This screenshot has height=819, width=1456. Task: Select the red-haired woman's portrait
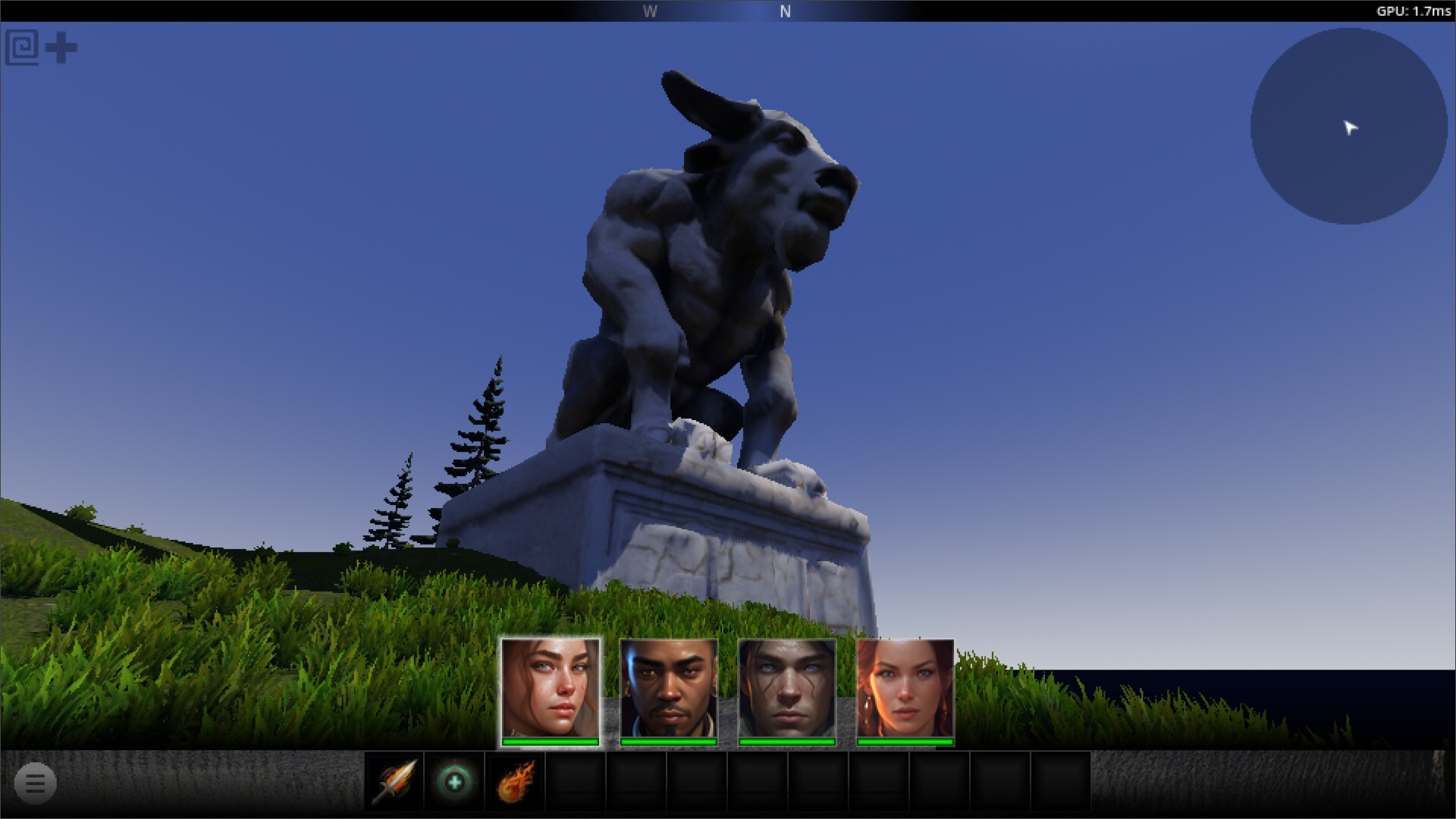click(x=904, y=686)
